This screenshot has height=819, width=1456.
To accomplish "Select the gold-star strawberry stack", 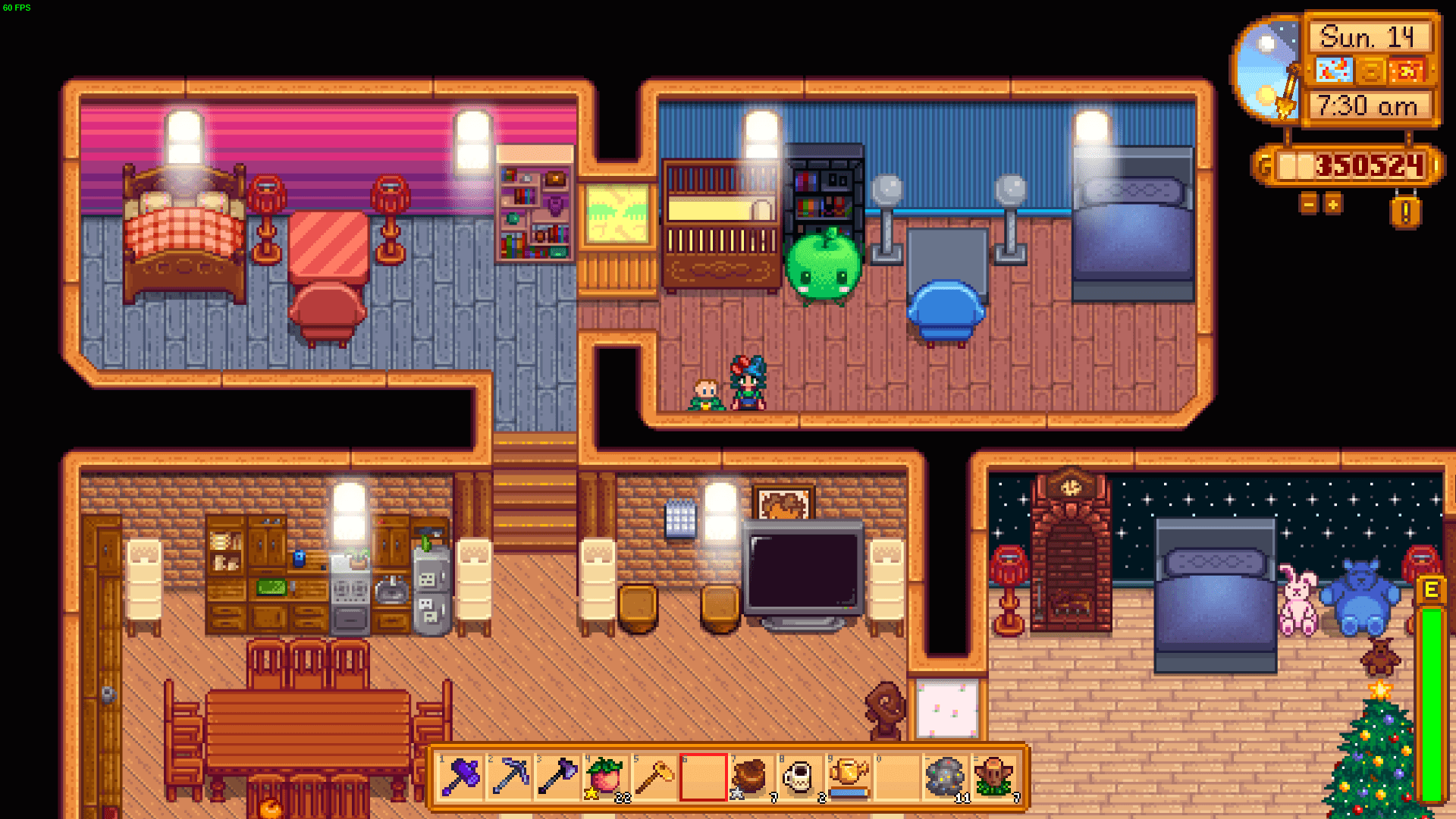I will pos(606,777).
